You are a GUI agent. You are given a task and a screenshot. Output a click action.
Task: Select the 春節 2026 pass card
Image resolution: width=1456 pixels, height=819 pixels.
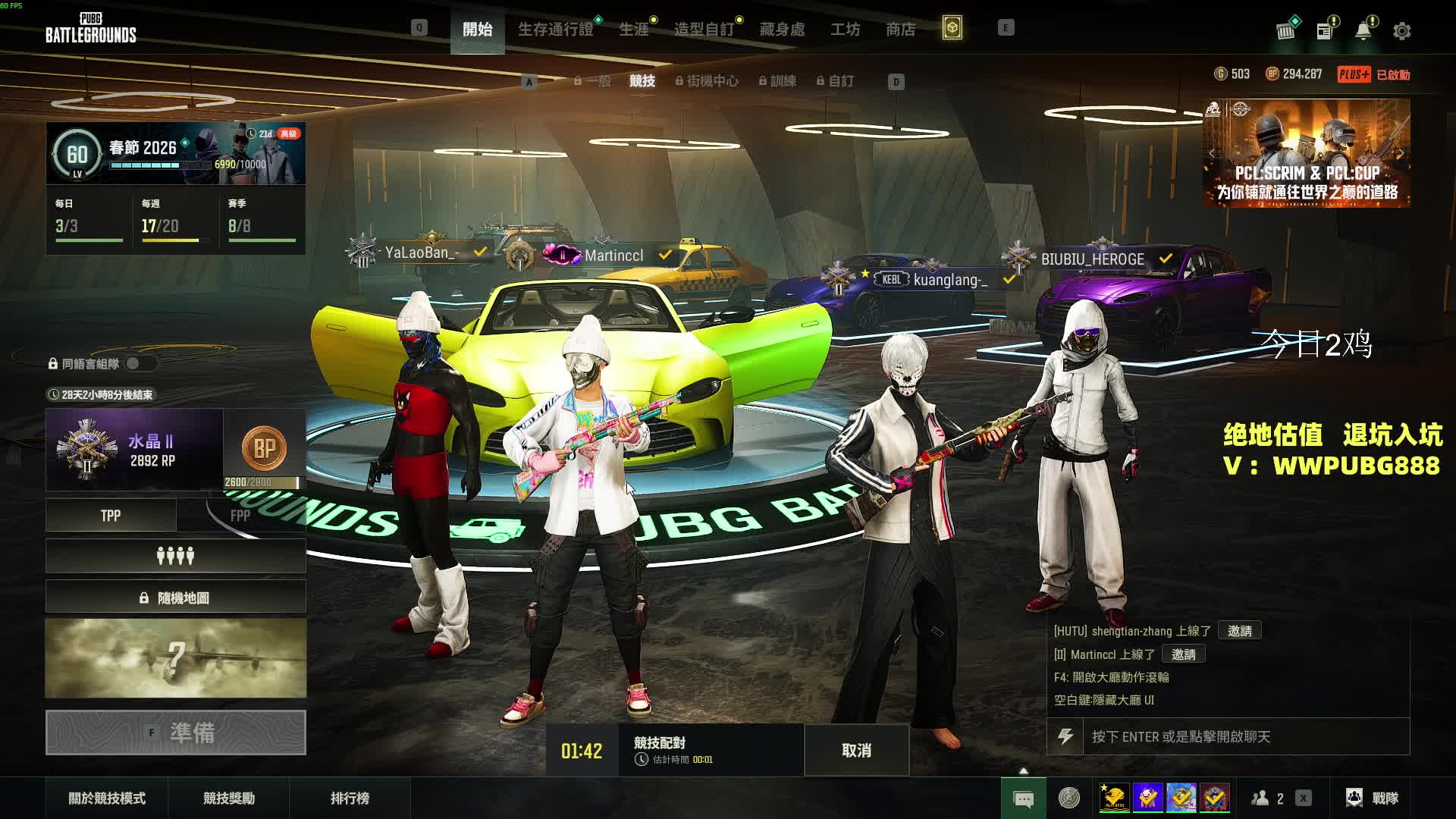coord(176,153)
